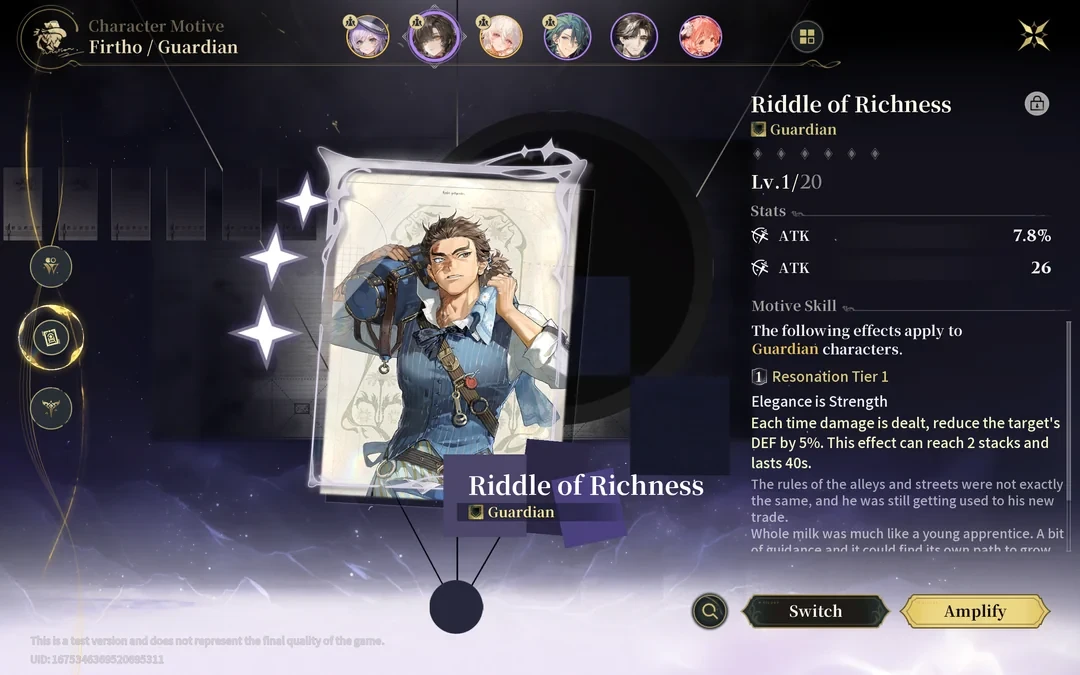
Task: Select the glowing motive card side tab
Action: tap(50, 338)
